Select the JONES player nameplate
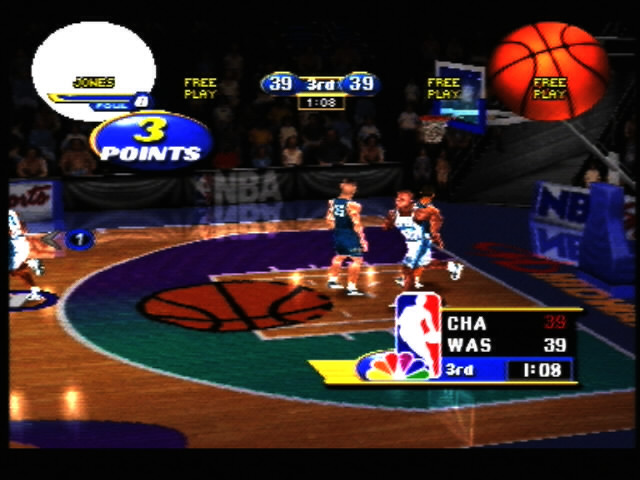The height and width of the screenshot is (480, 640). click(94, 82)
